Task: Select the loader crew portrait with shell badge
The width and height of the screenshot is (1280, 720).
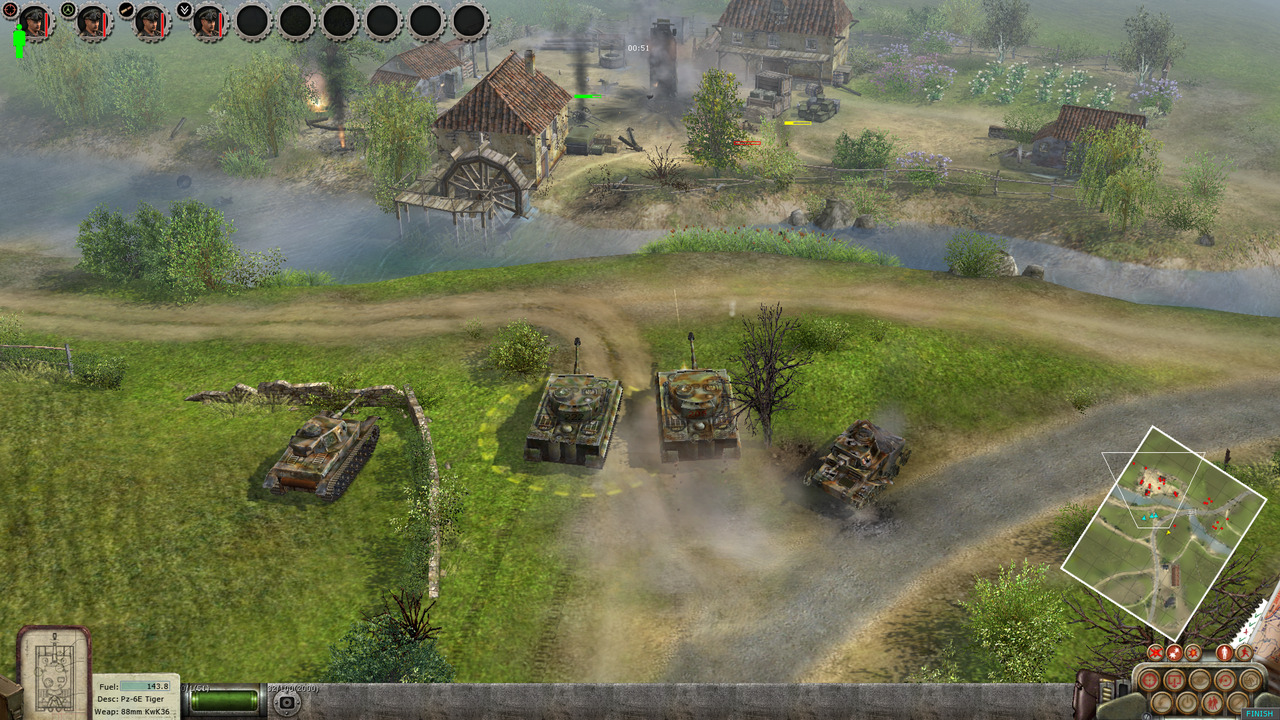Action: point(151,21)
